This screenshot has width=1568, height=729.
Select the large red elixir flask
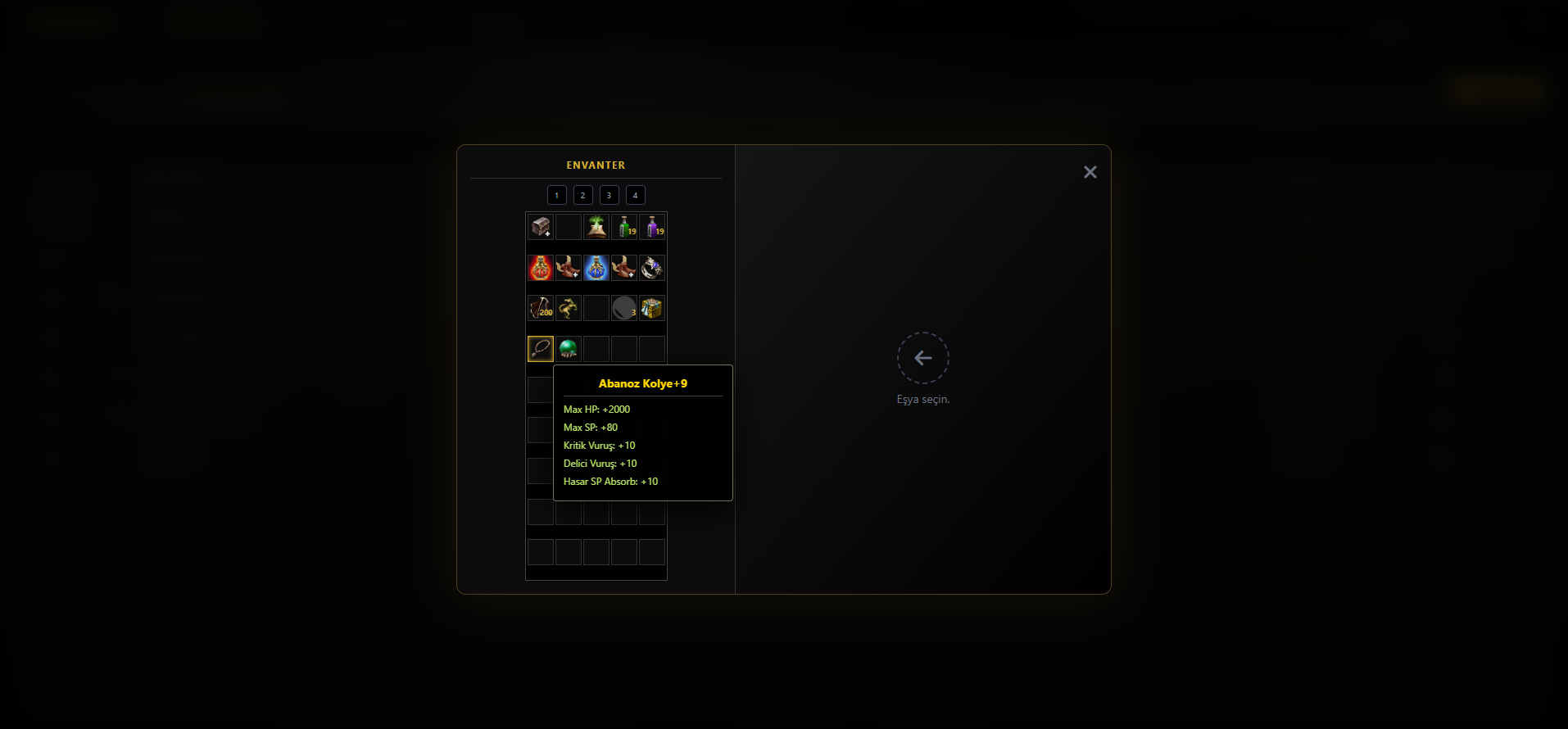[541, 268]
